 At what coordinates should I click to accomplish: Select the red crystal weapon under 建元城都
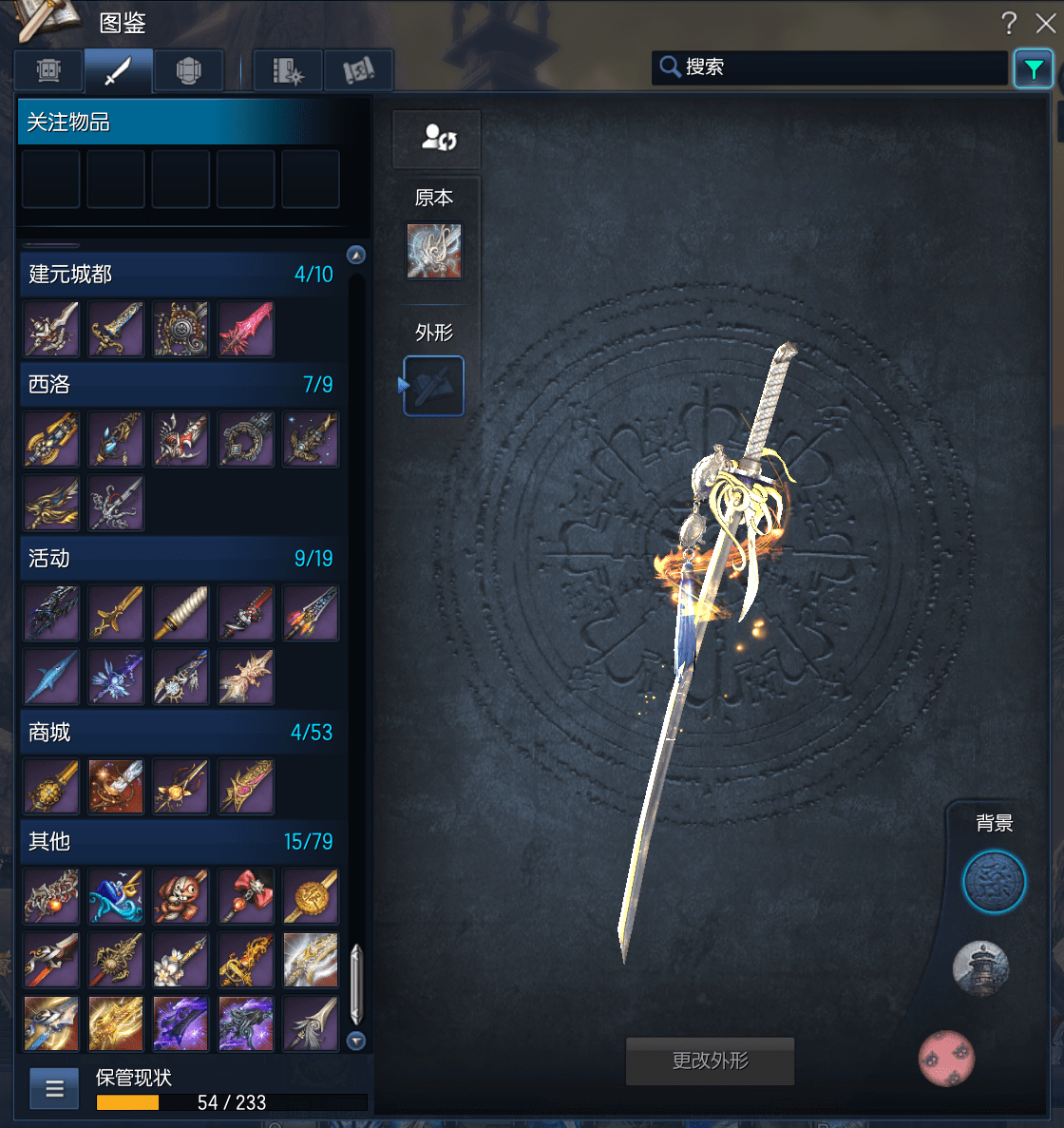pyautogui.click(x=246, y=330)
